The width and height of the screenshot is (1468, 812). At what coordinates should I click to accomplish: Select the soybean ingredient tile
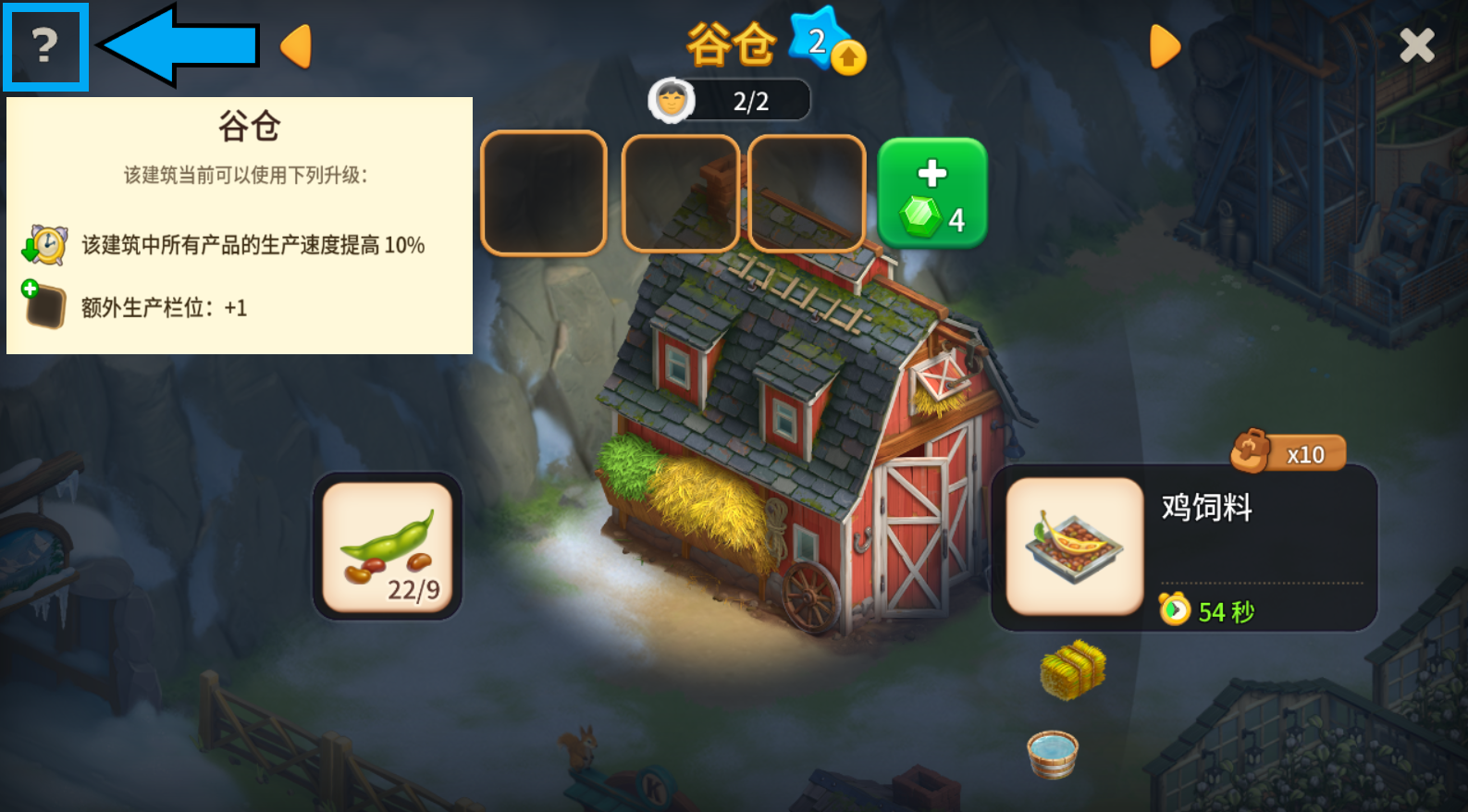[388, 547]
